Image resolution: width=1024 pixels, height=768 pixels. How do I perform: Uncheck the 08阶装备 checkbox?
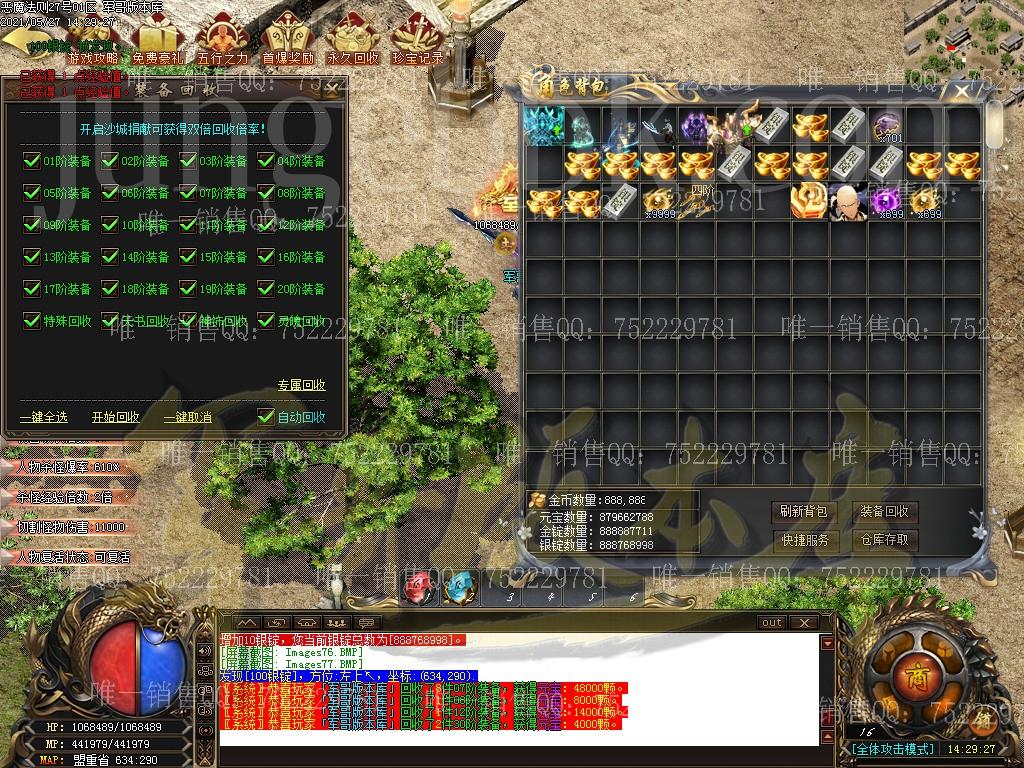click(x=266, y=192)
